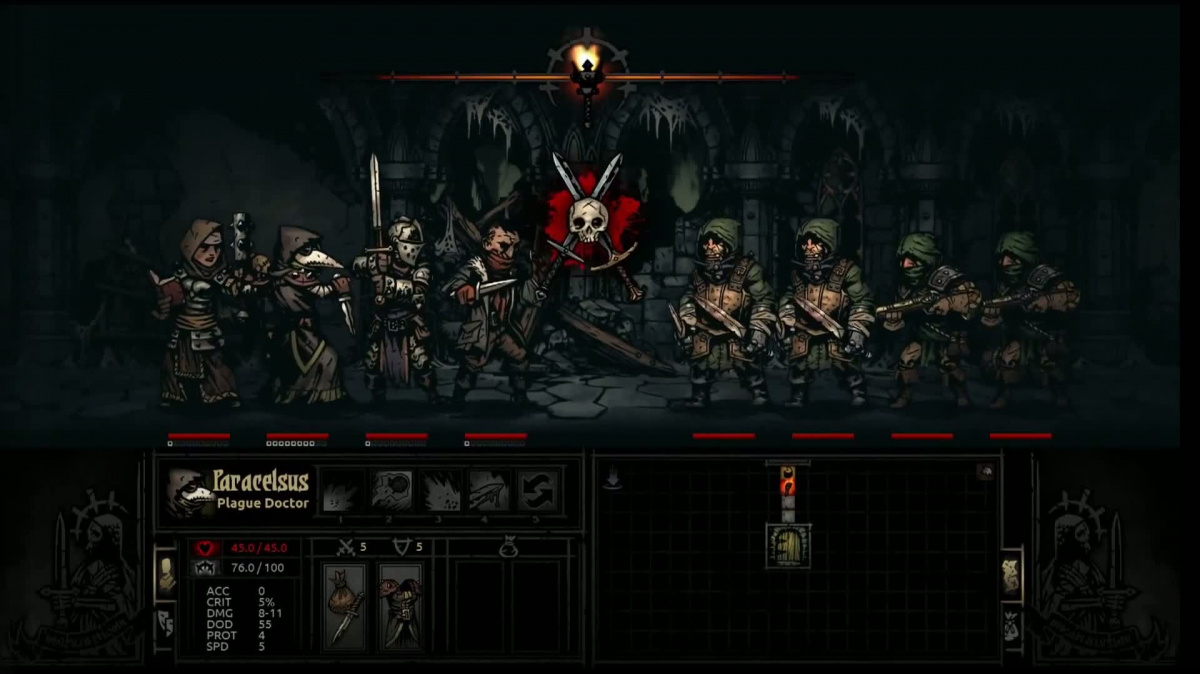Screen dimensions: 1200x674
Task: Click the swap position arrows skill
Action: (x=539, y=491)
